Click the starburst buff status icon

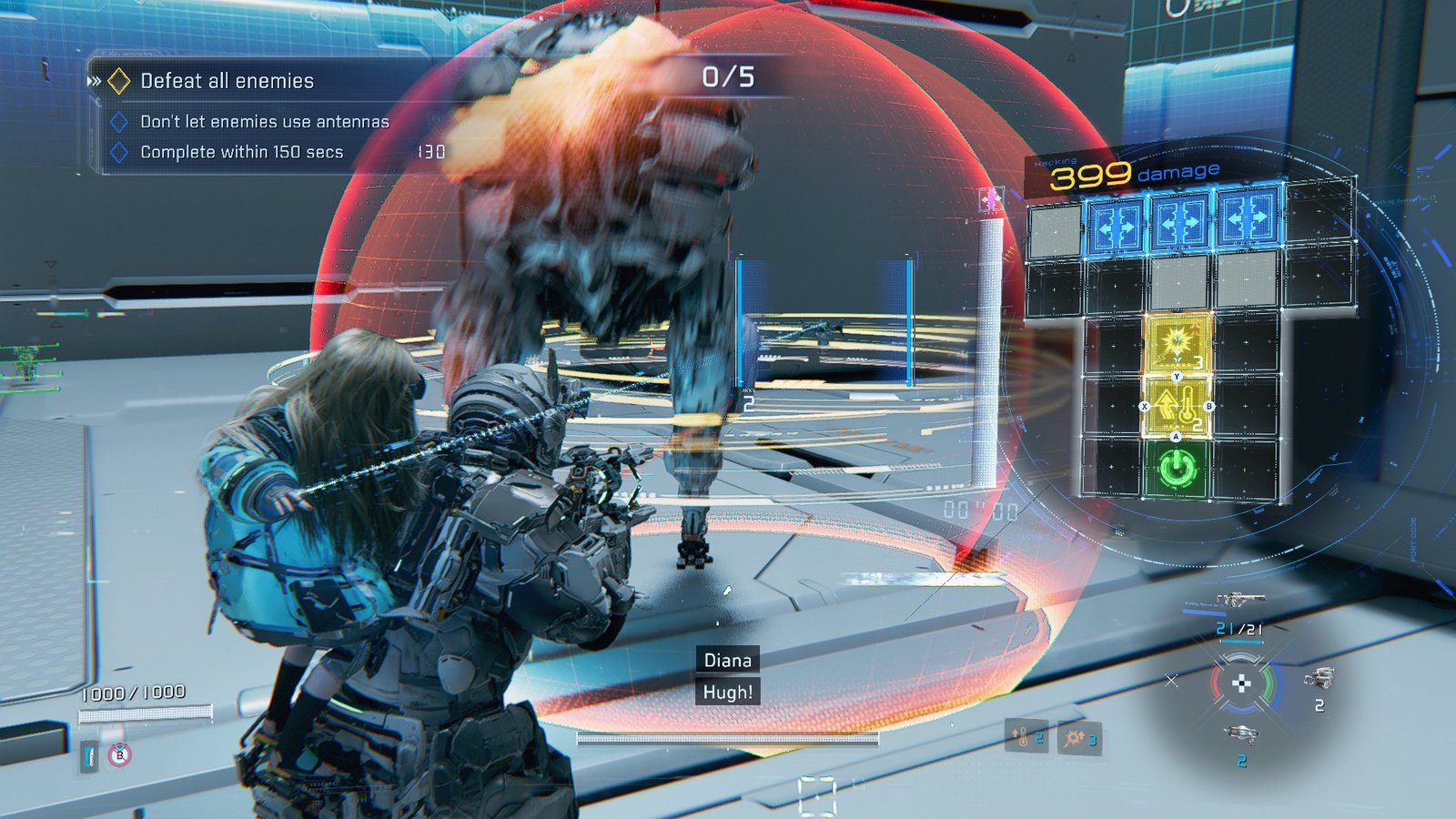tap(1079, 738)
